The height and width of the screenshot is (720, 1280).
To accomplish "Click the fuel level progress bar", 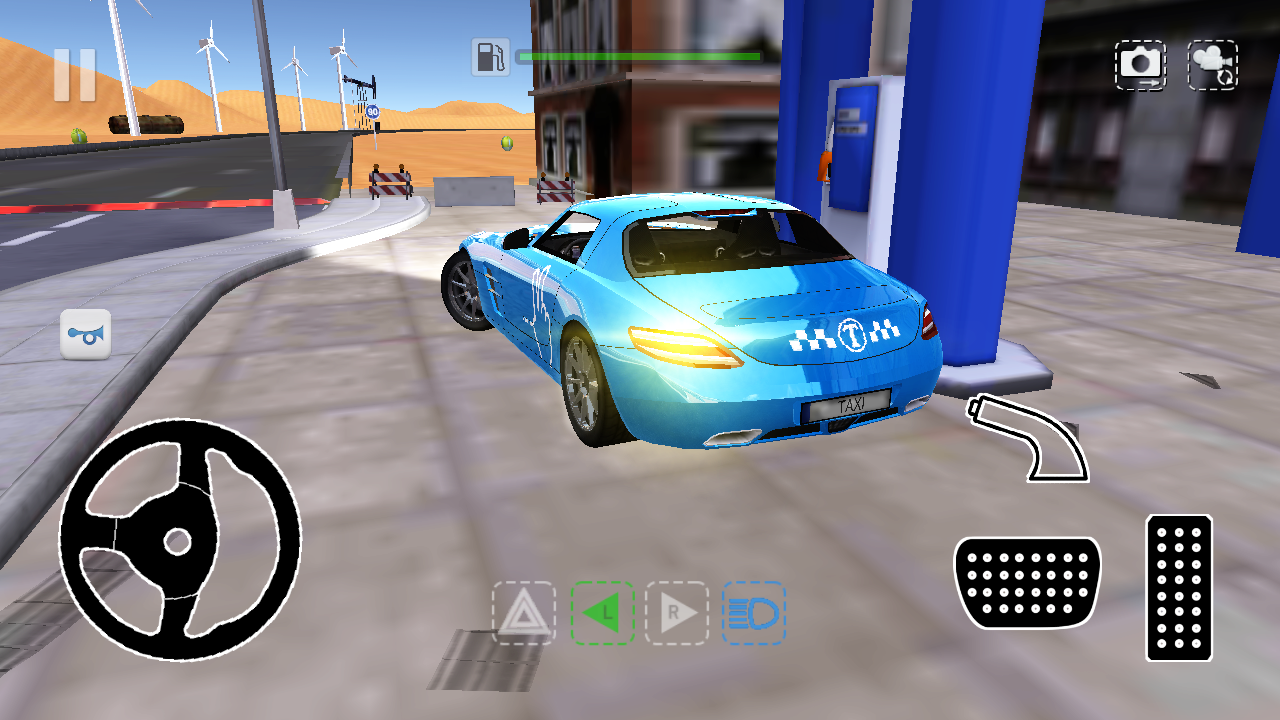I will pos(640,57).
